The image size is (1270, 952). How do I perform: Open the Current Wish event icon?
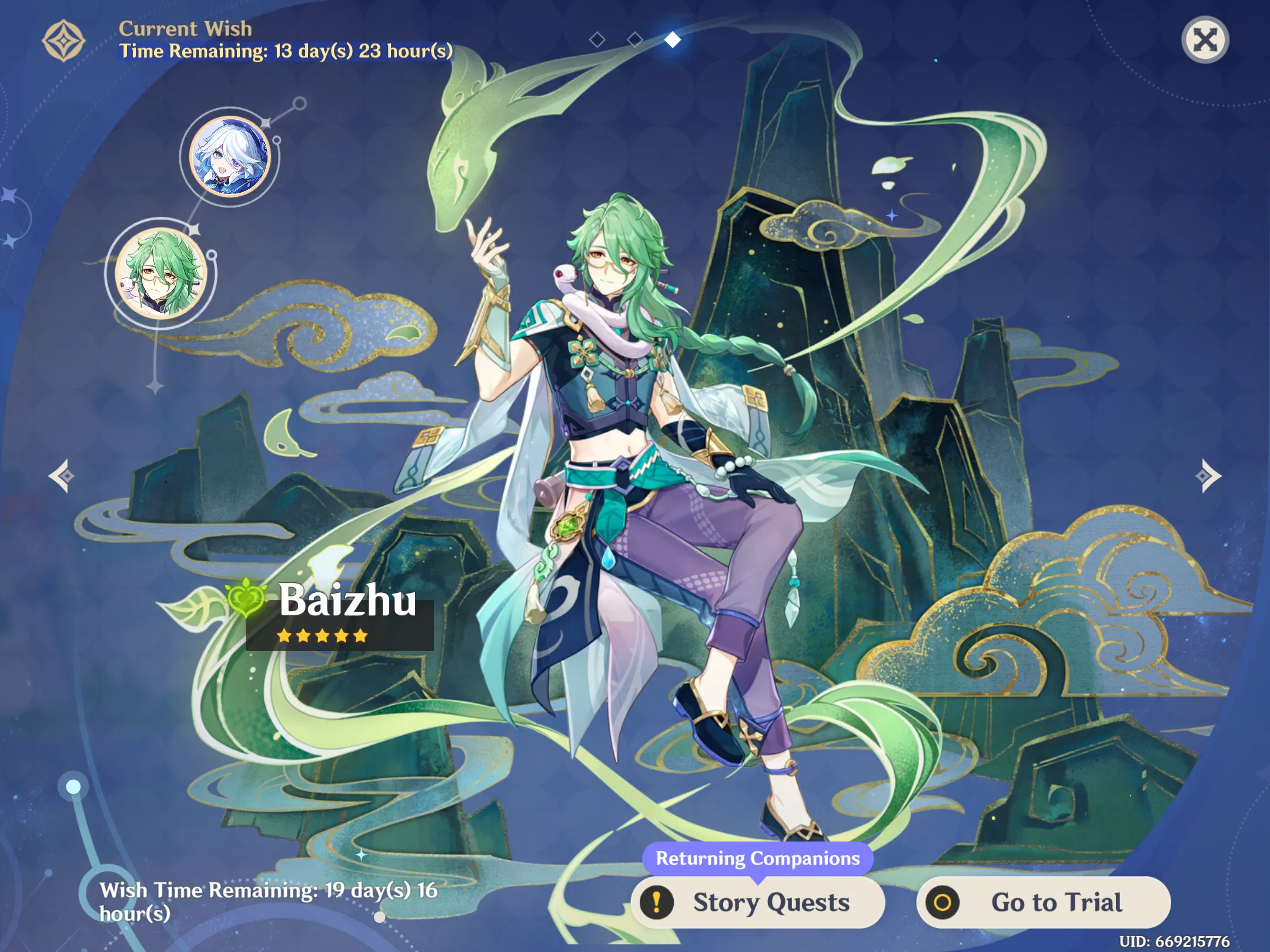tap(63, 40)
